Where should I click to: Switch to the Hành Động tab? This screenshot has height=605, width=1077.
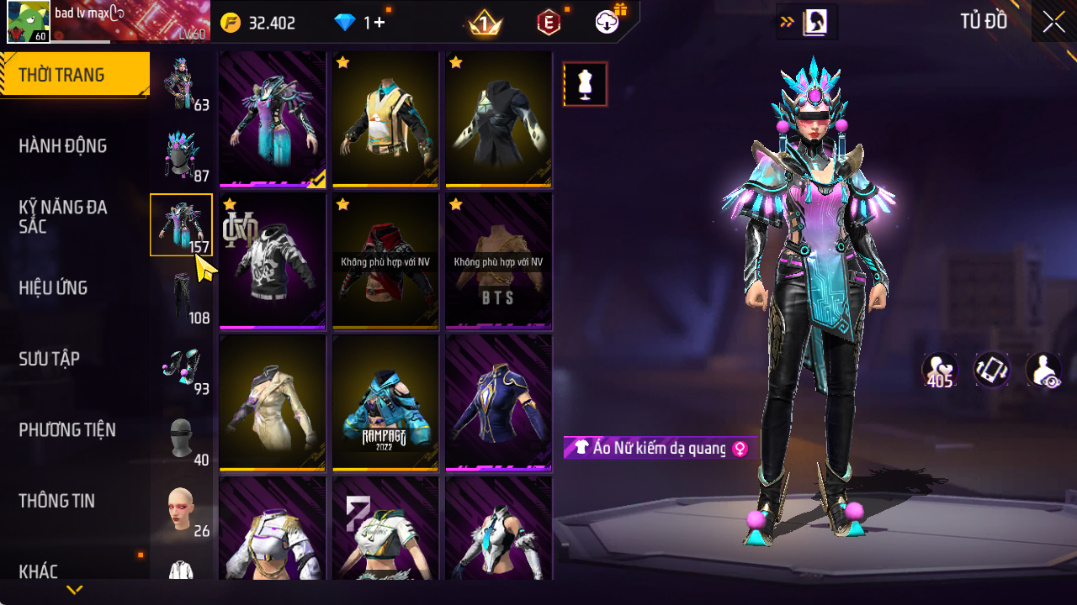[x=62, y=146]
